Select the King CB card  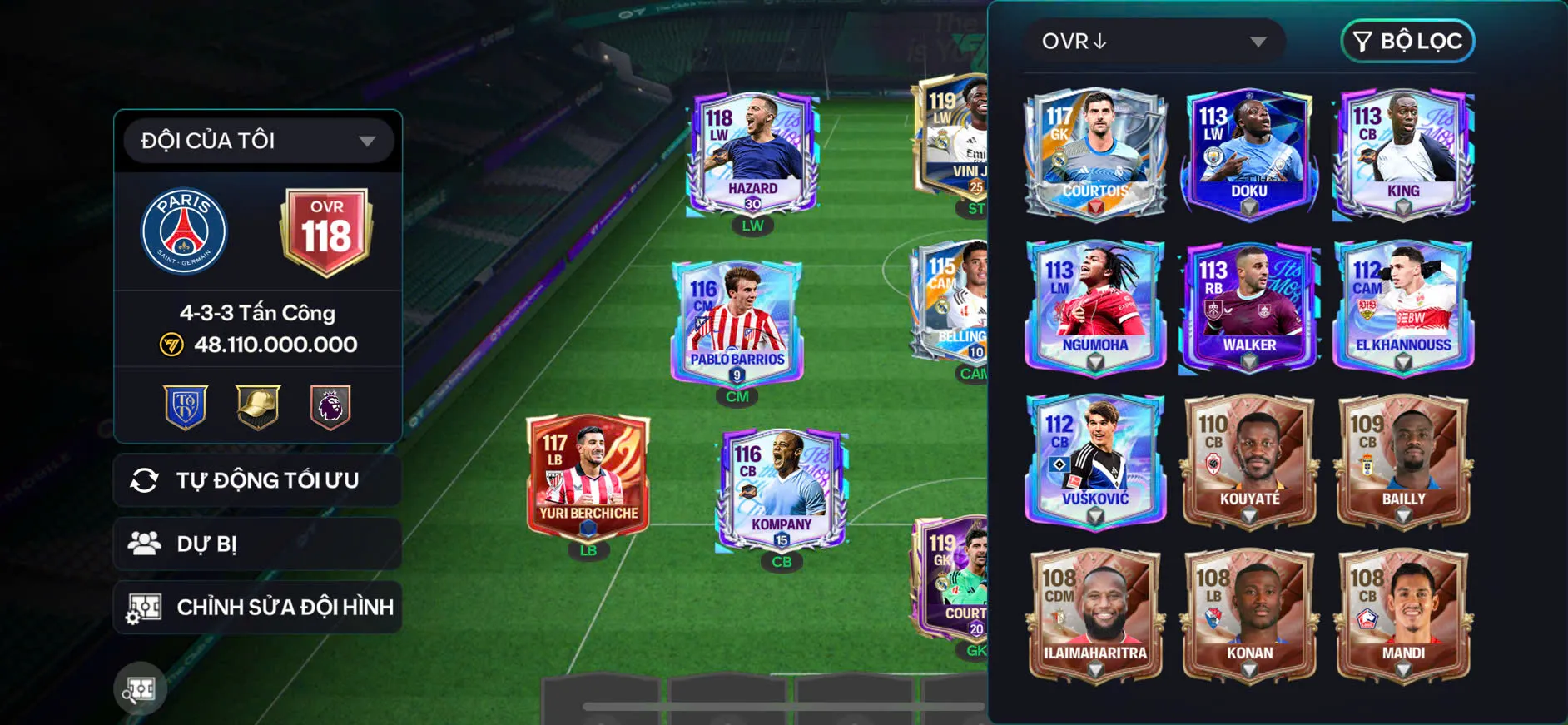click(1403, 153)
